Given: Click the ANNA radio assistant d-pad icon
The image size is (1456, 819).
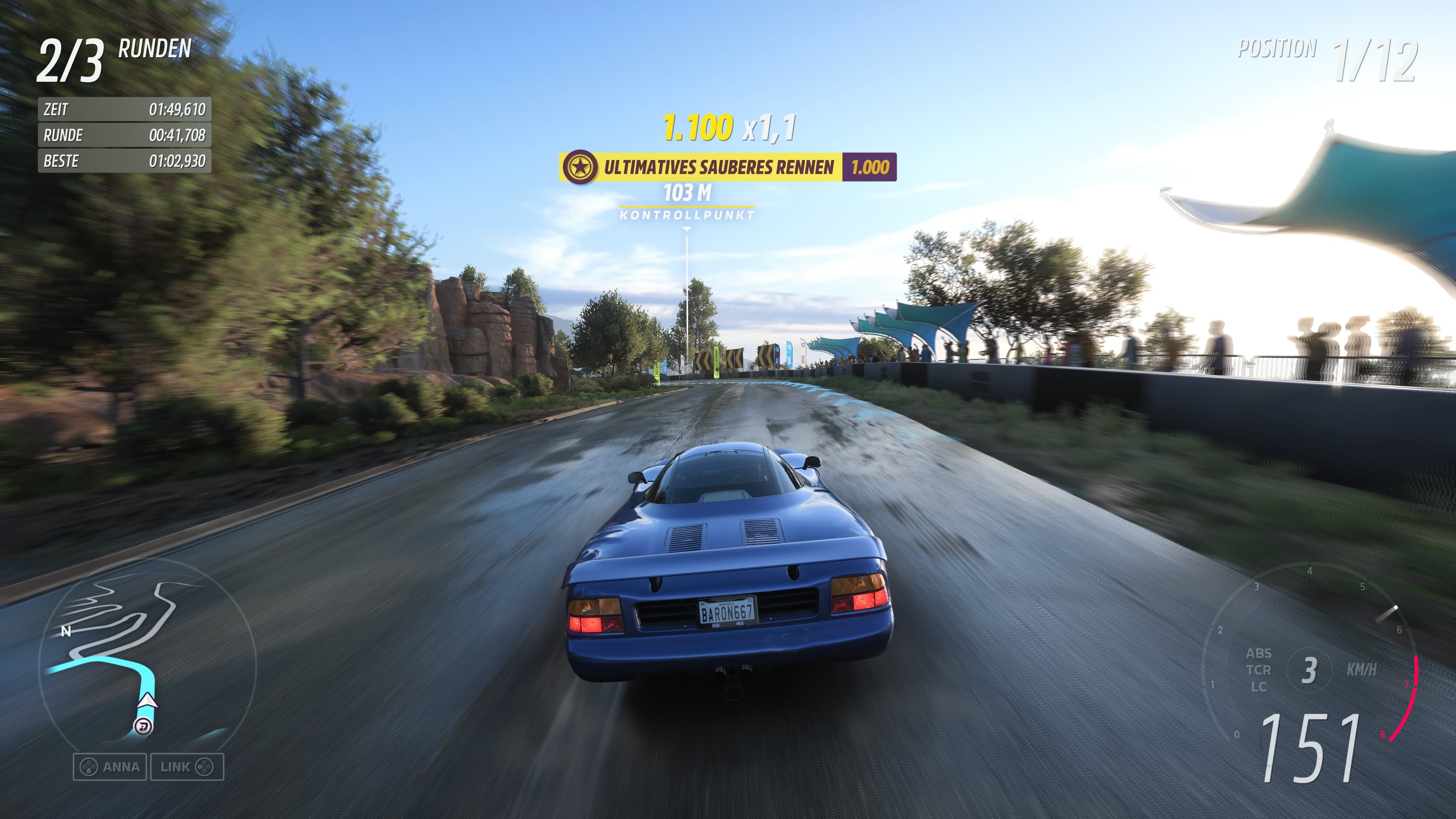Looking at the screenshot, I should tap(89, 767).
